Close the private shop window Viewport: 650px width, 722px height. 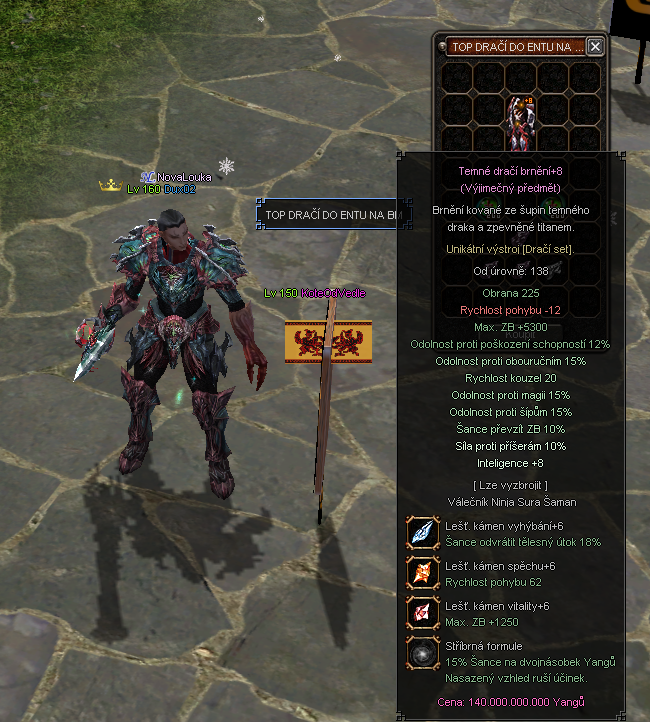tap(595, 46)
